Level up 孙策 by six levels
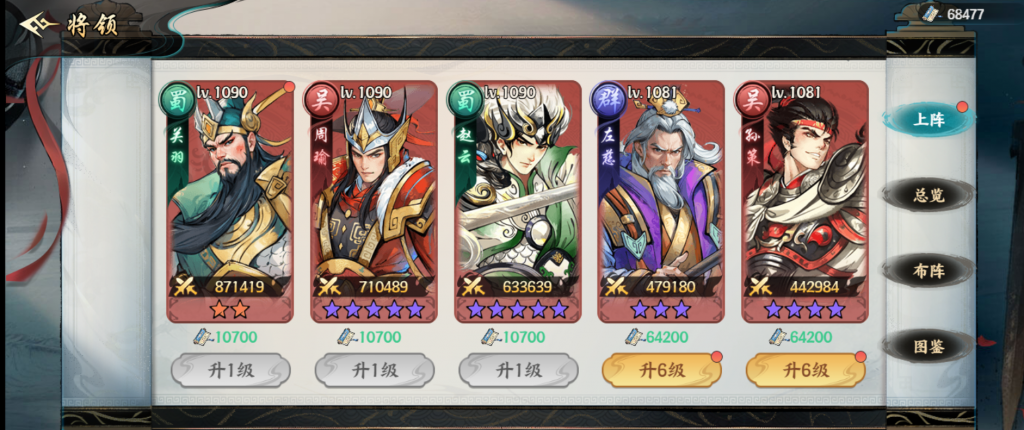 (805, 370)
